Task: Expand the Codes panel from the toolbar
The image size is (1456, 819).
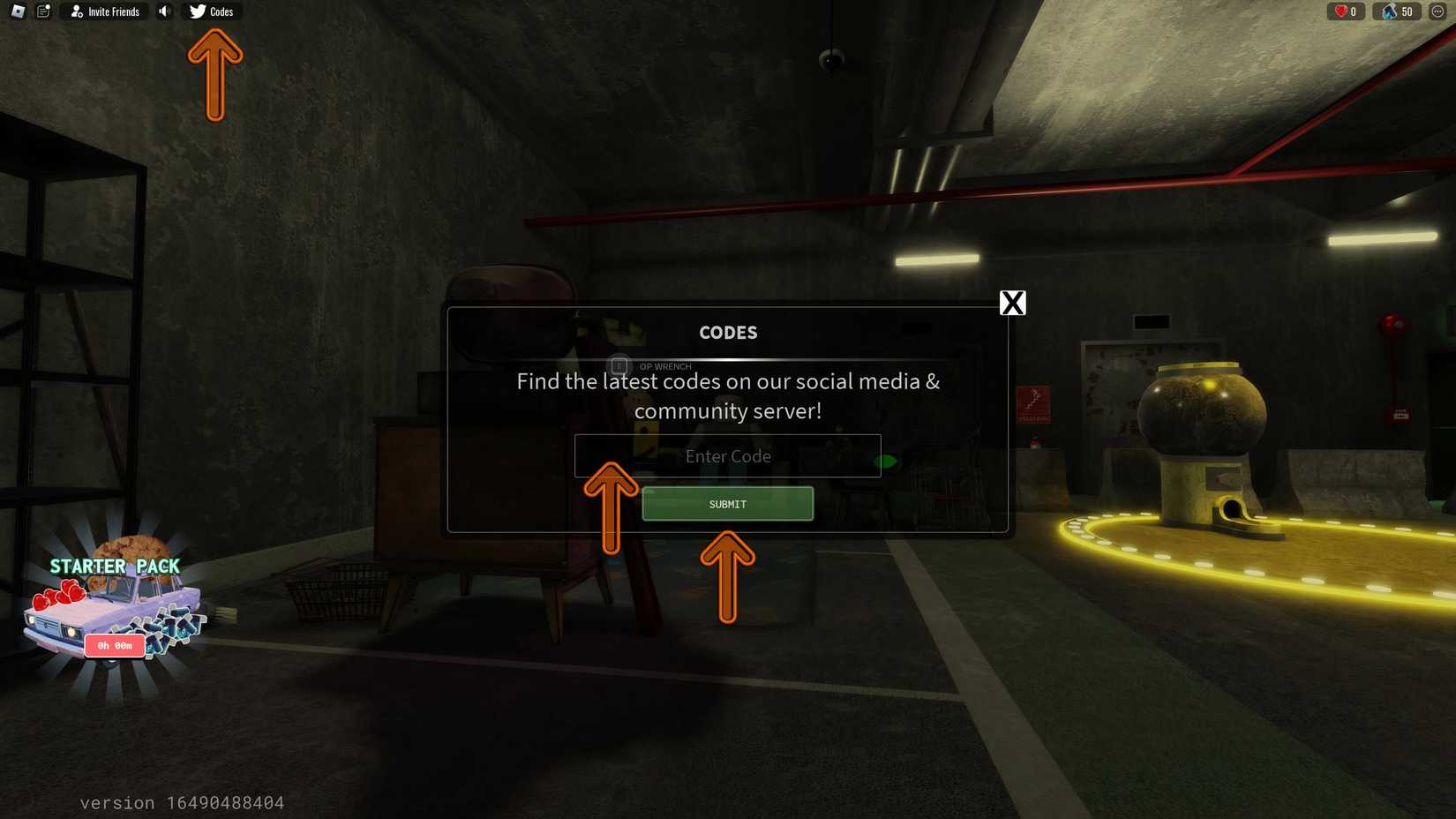Action: [x=213, y=11]
